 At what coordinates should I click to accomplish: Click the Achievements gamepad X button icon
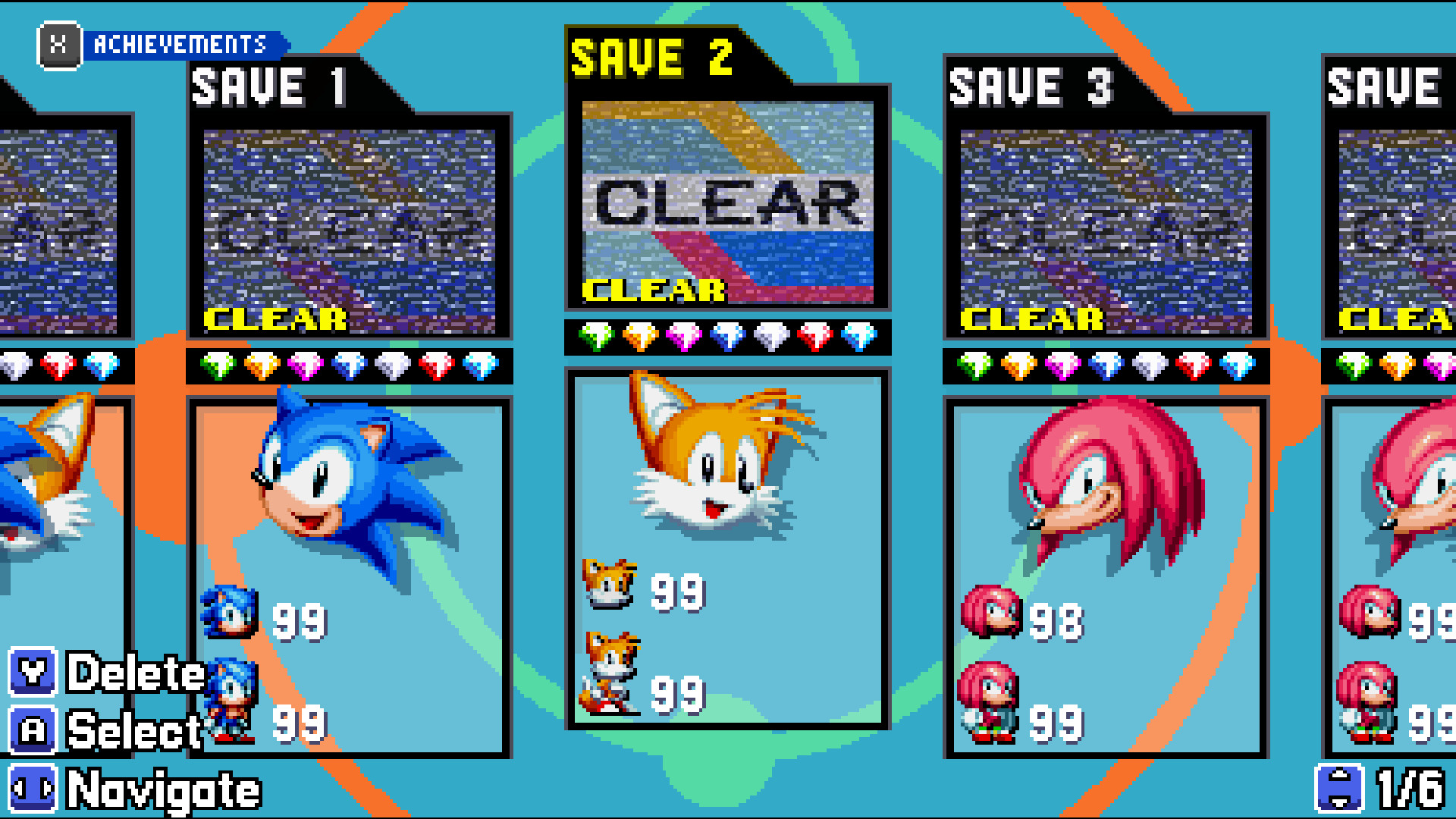(x=59, y=45)
